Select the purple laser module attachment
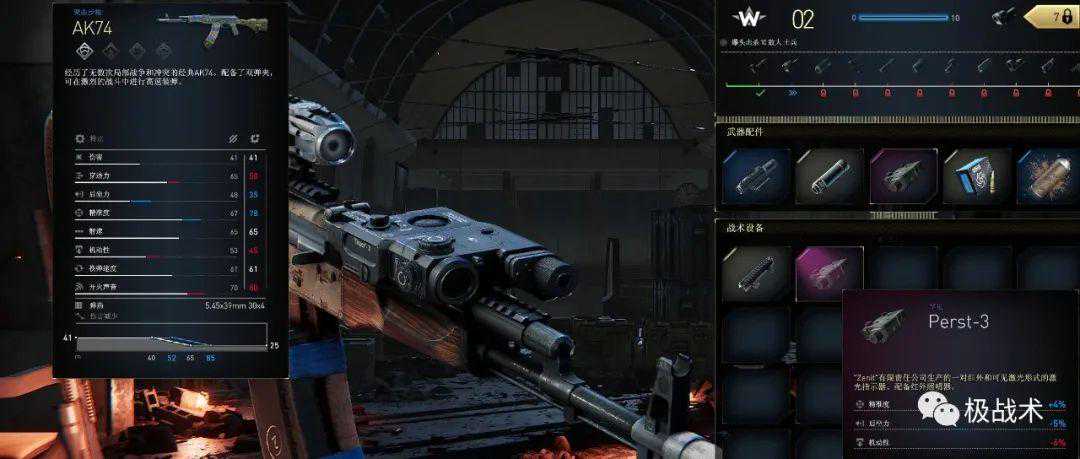Image resolution: width=1080 pixels, height=459 pixels. [902, 178]
